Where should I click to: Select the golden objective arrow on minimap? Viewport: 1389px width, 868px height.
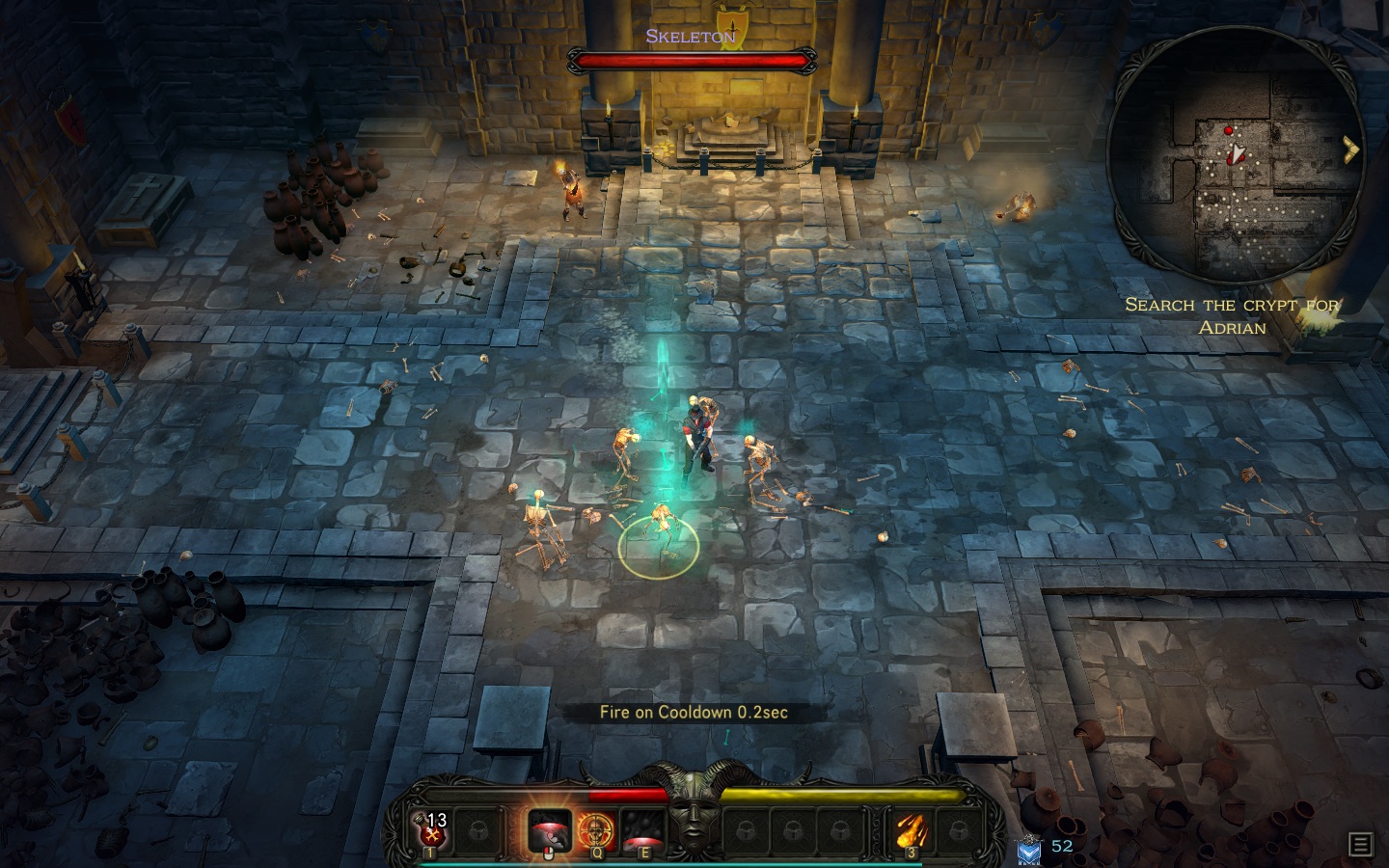coord(1350,149)
